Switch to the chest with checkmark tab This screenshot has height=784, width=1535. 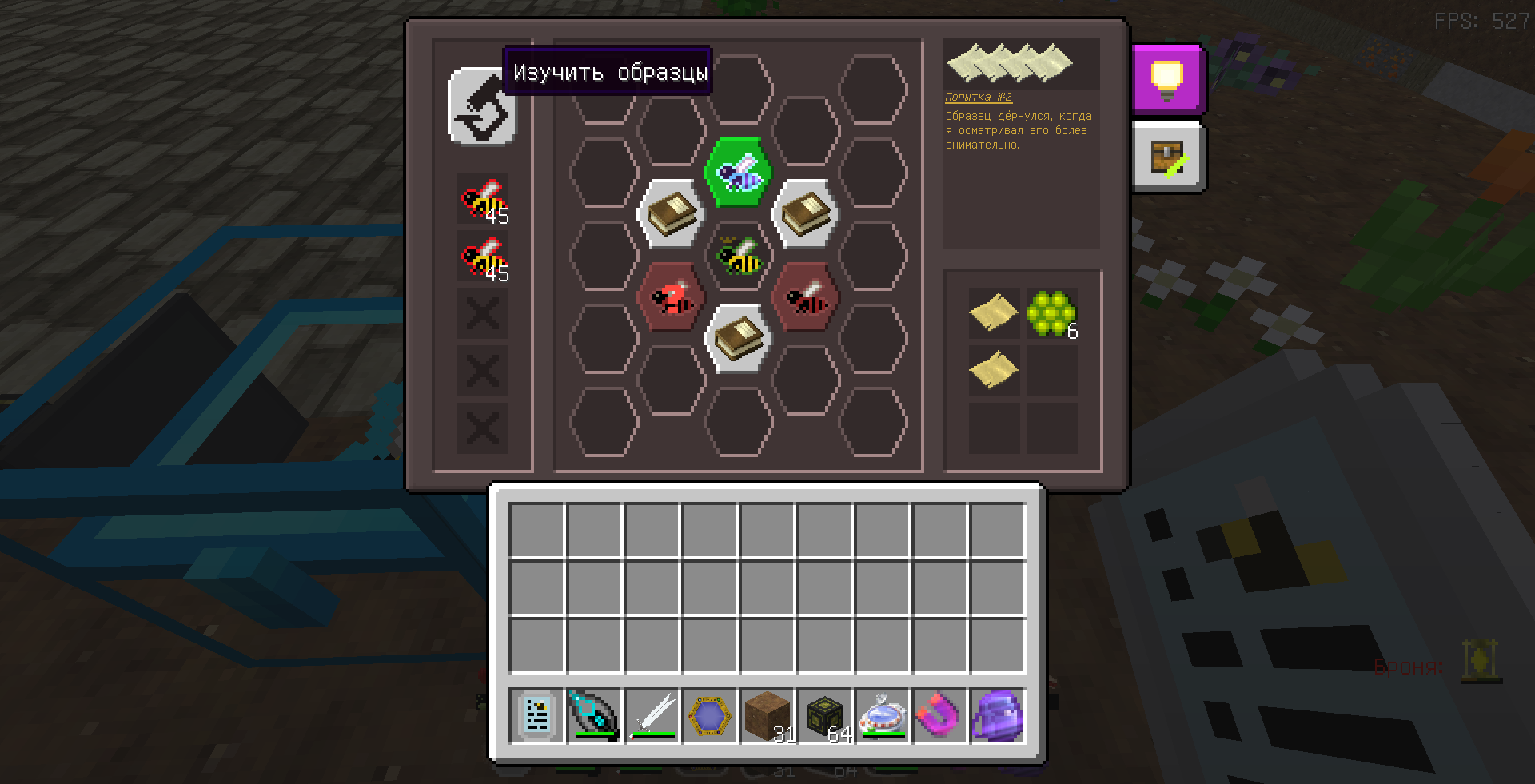pyautogui.click(x=1167, y=157)
